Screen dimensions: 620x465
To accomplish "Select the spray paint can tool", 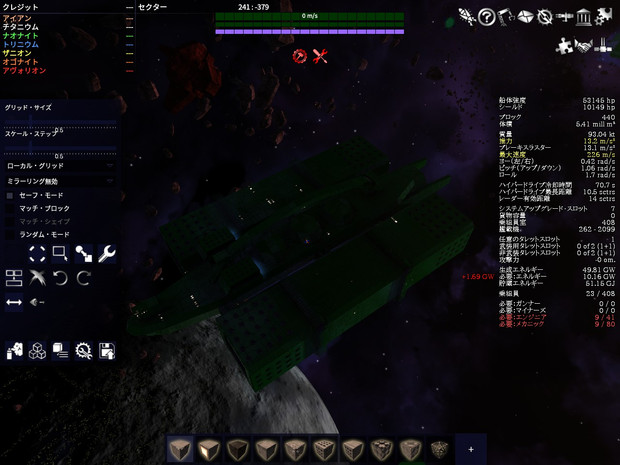I will click(14, 351).
